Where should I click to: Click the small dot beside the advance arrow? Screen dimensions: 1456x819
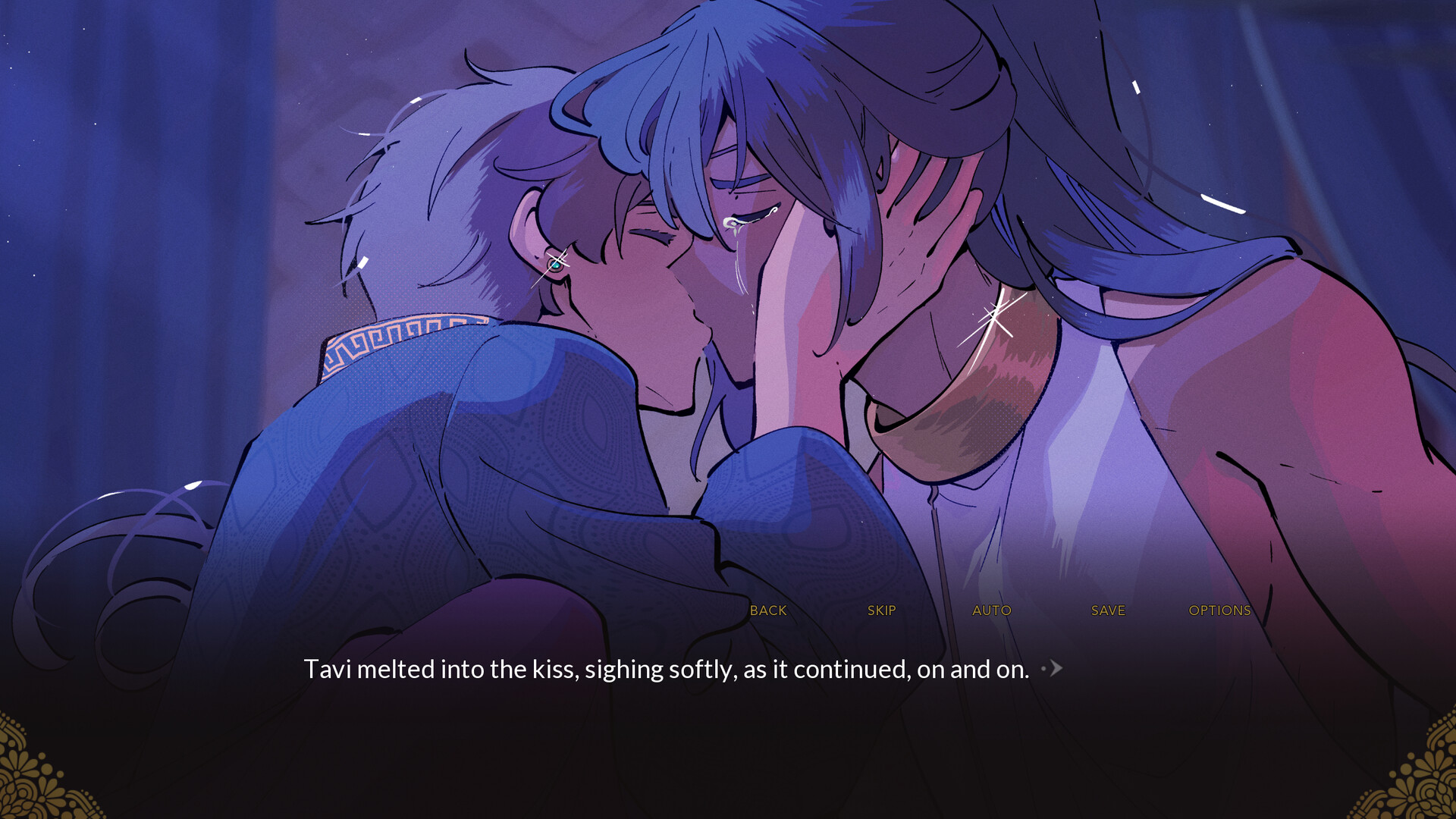[1044, 667]
